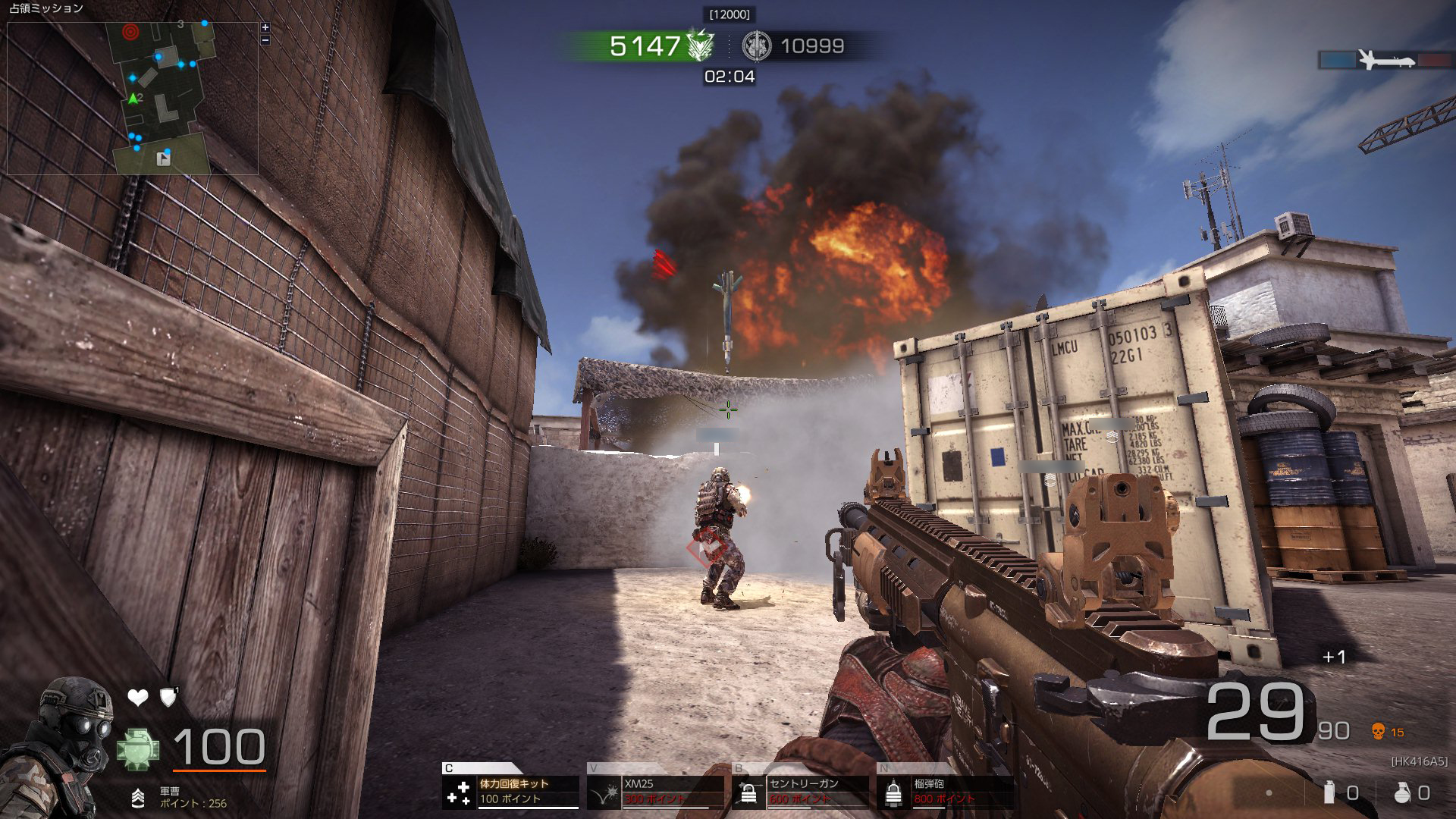Activate the 体力回復キット support slot
Image resolution: width=1456 pixels, height=819 pixels.
[x=511, y=791]
